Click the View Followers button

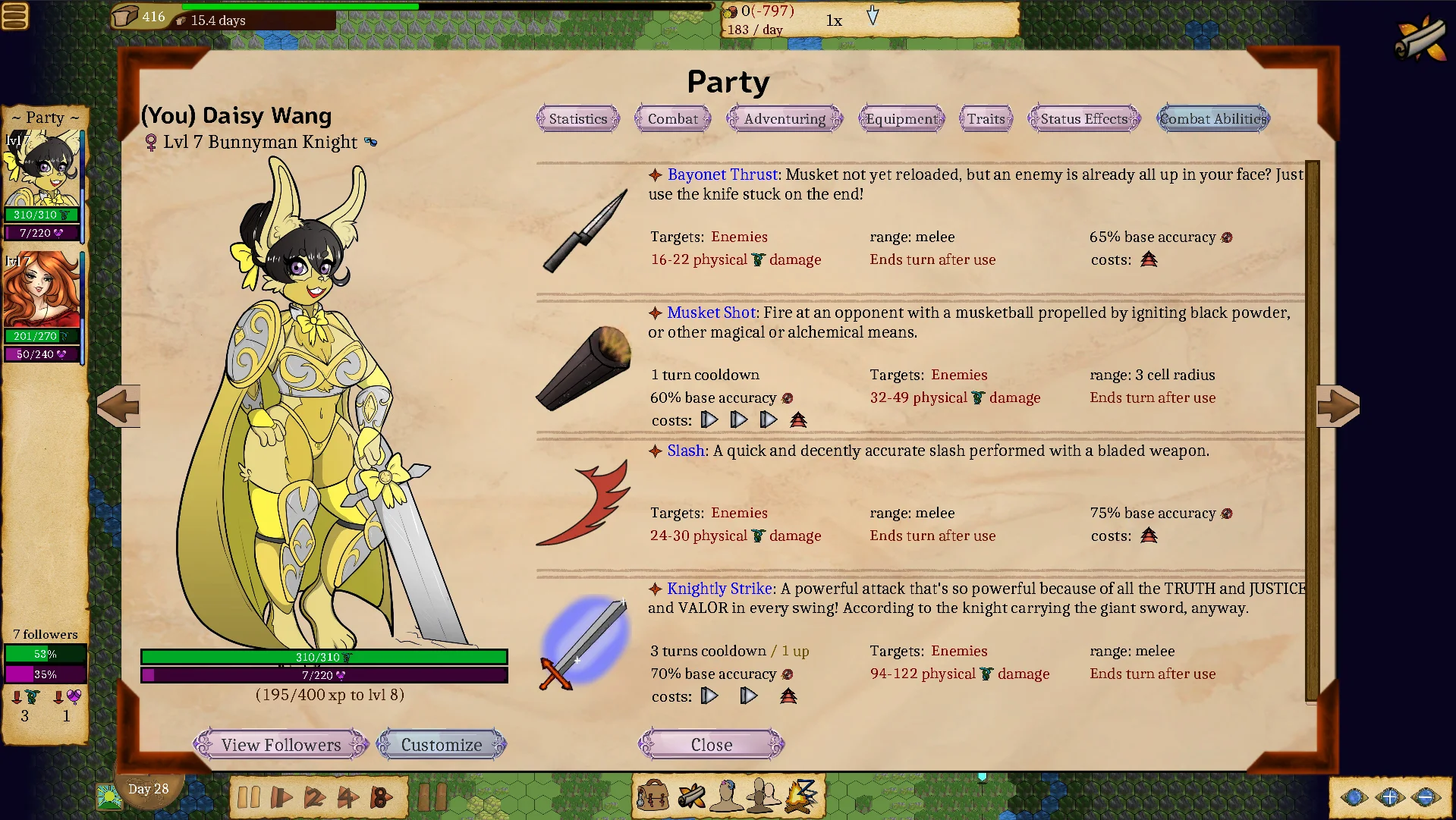pos(281,745)
